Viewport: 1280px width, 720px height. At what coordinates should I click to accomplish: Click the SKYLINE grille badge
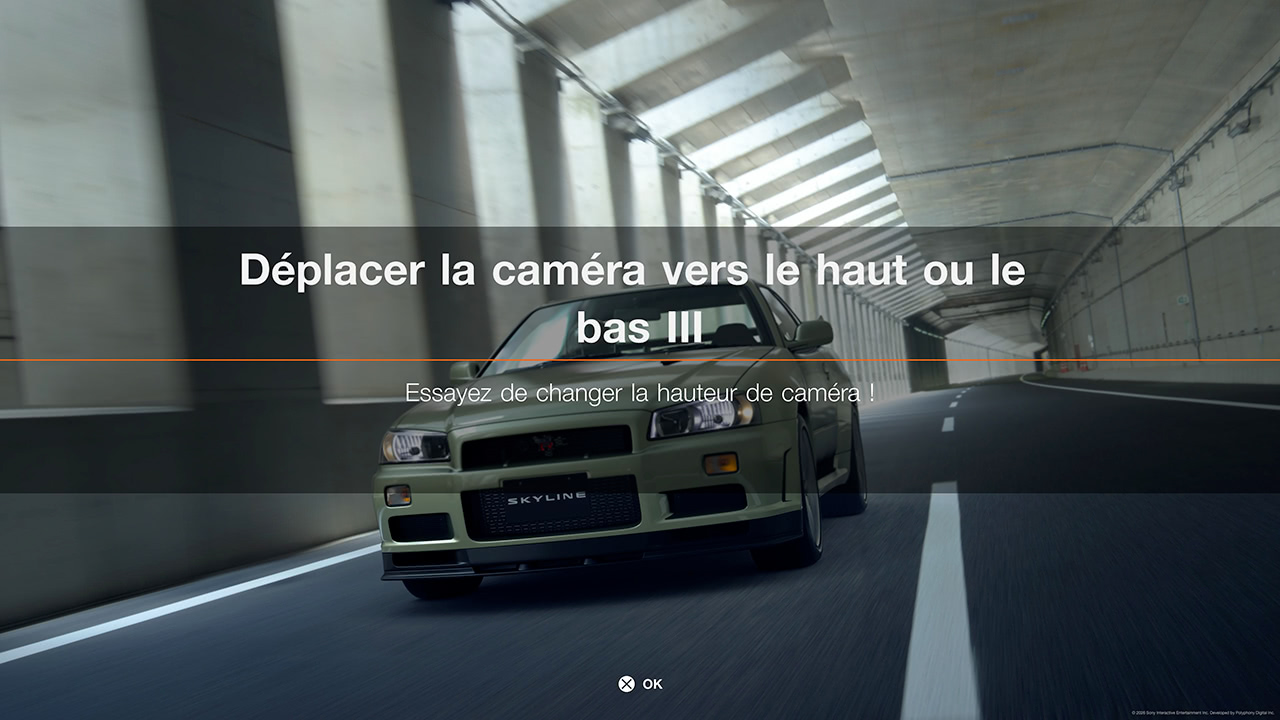tap(547, 498)
